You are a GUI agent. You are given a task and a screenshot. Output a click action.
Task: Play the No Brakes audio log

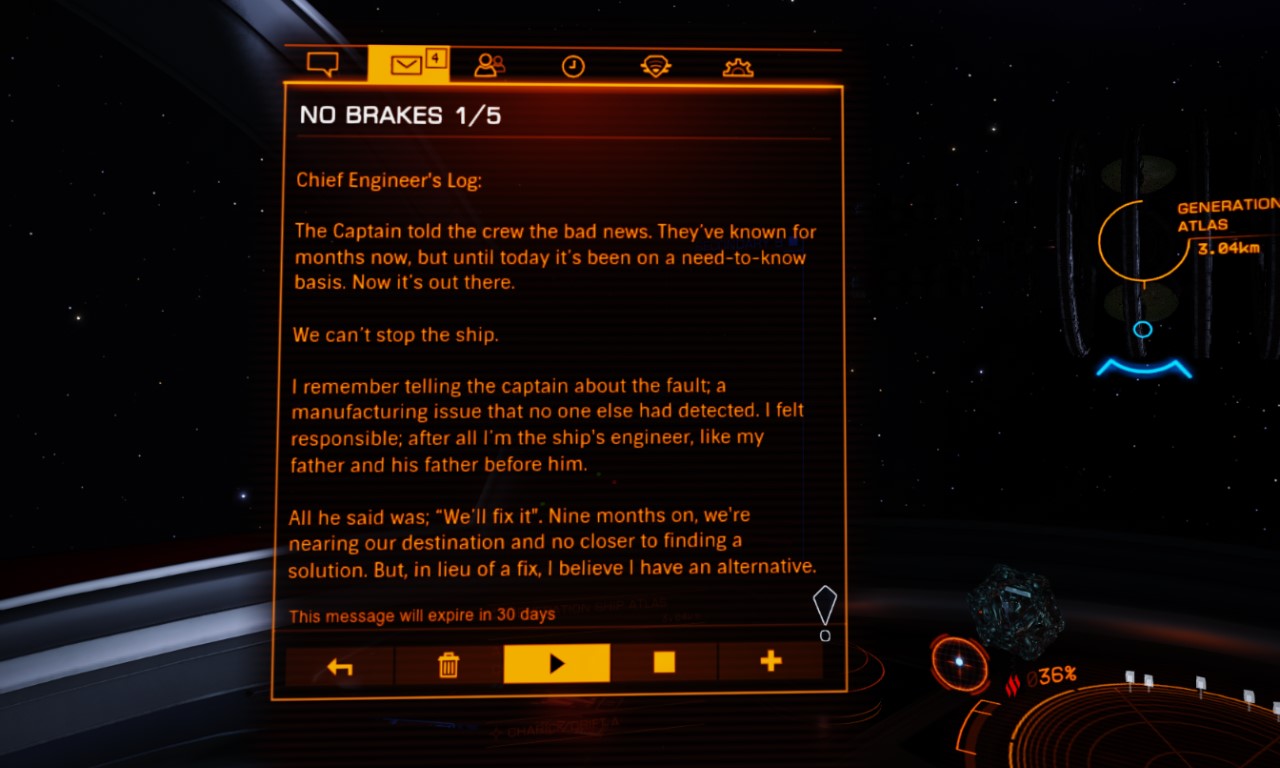(557, 663)
